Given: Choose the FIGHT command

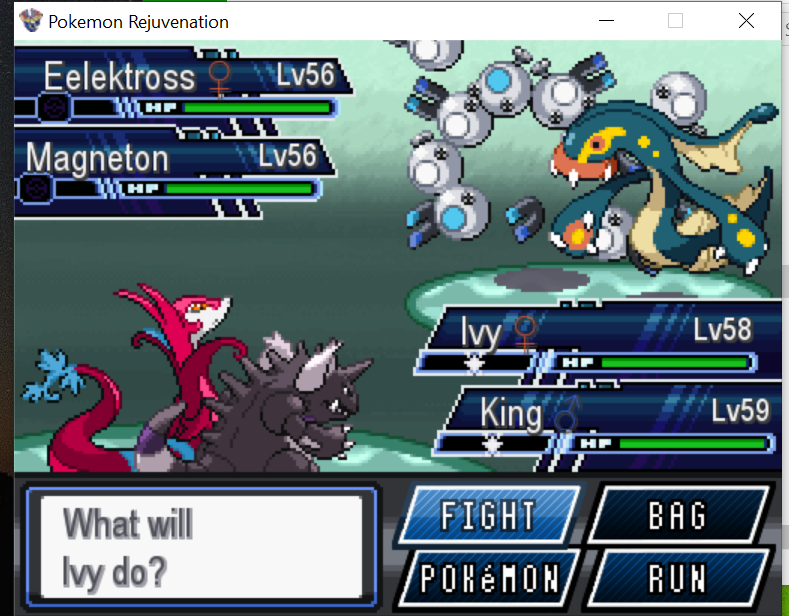Looking at the screenshot, I should [488, 516].
